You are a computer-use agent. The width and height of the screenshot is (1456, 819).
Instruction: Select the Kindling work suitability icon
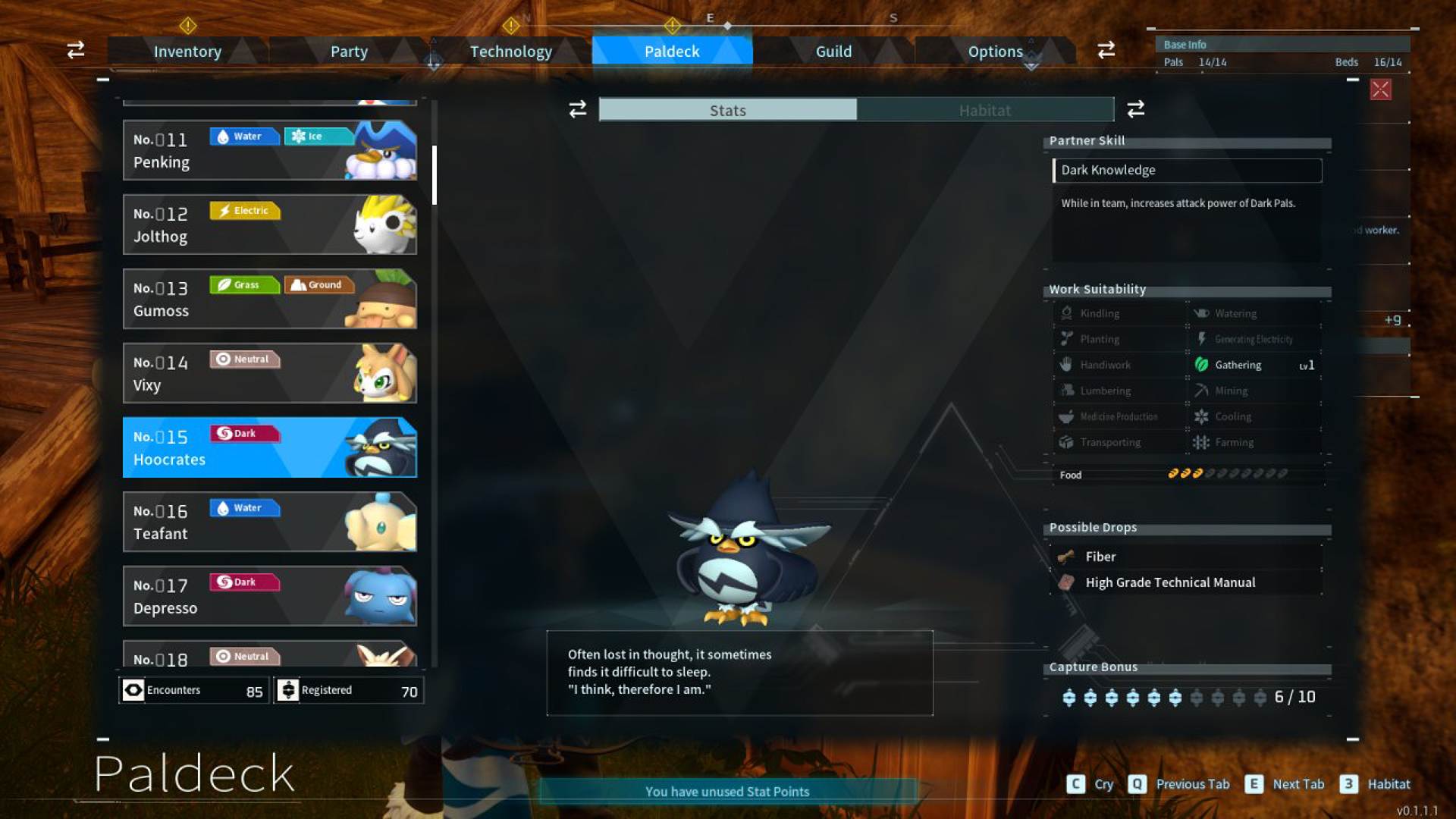click(1065, 312)
